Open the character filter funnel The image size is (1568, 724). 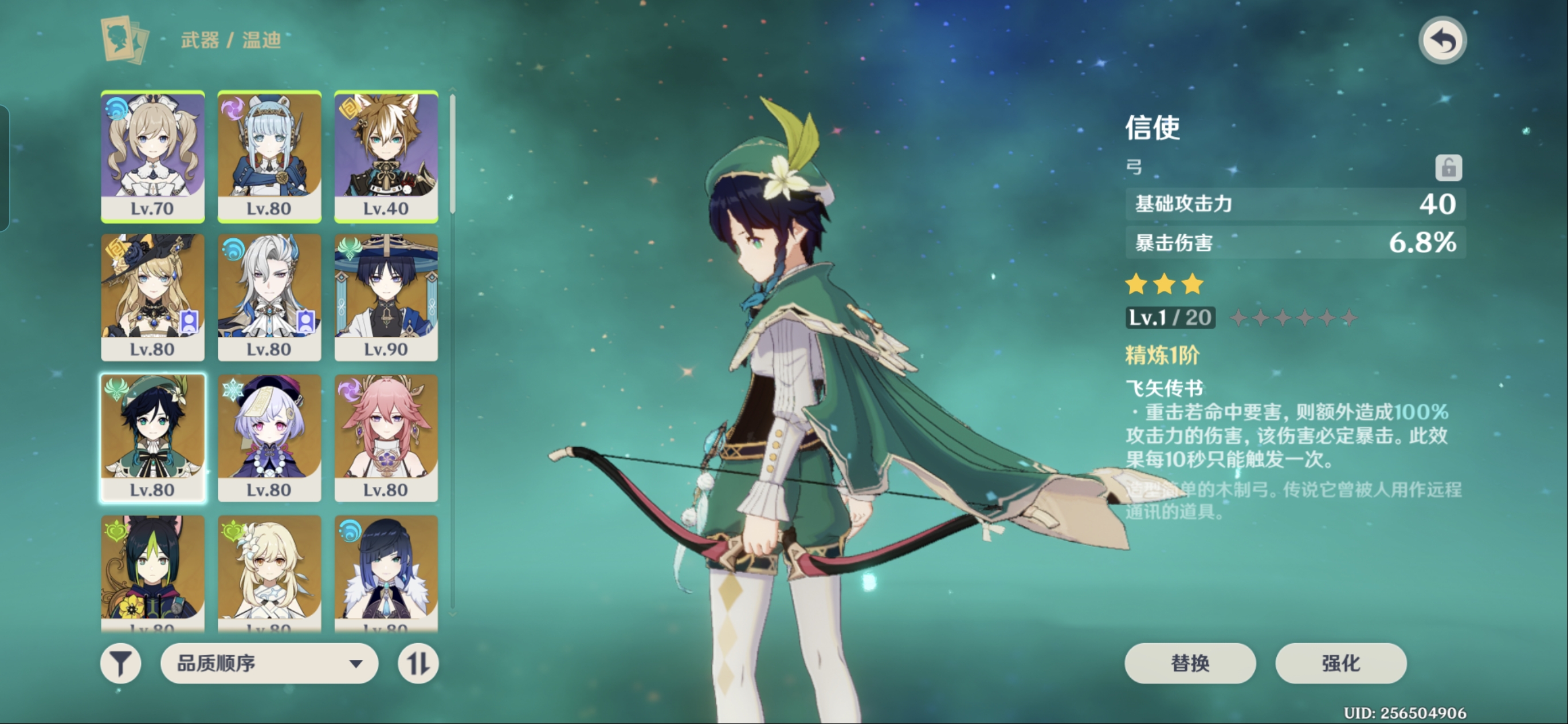pos(120,663)
